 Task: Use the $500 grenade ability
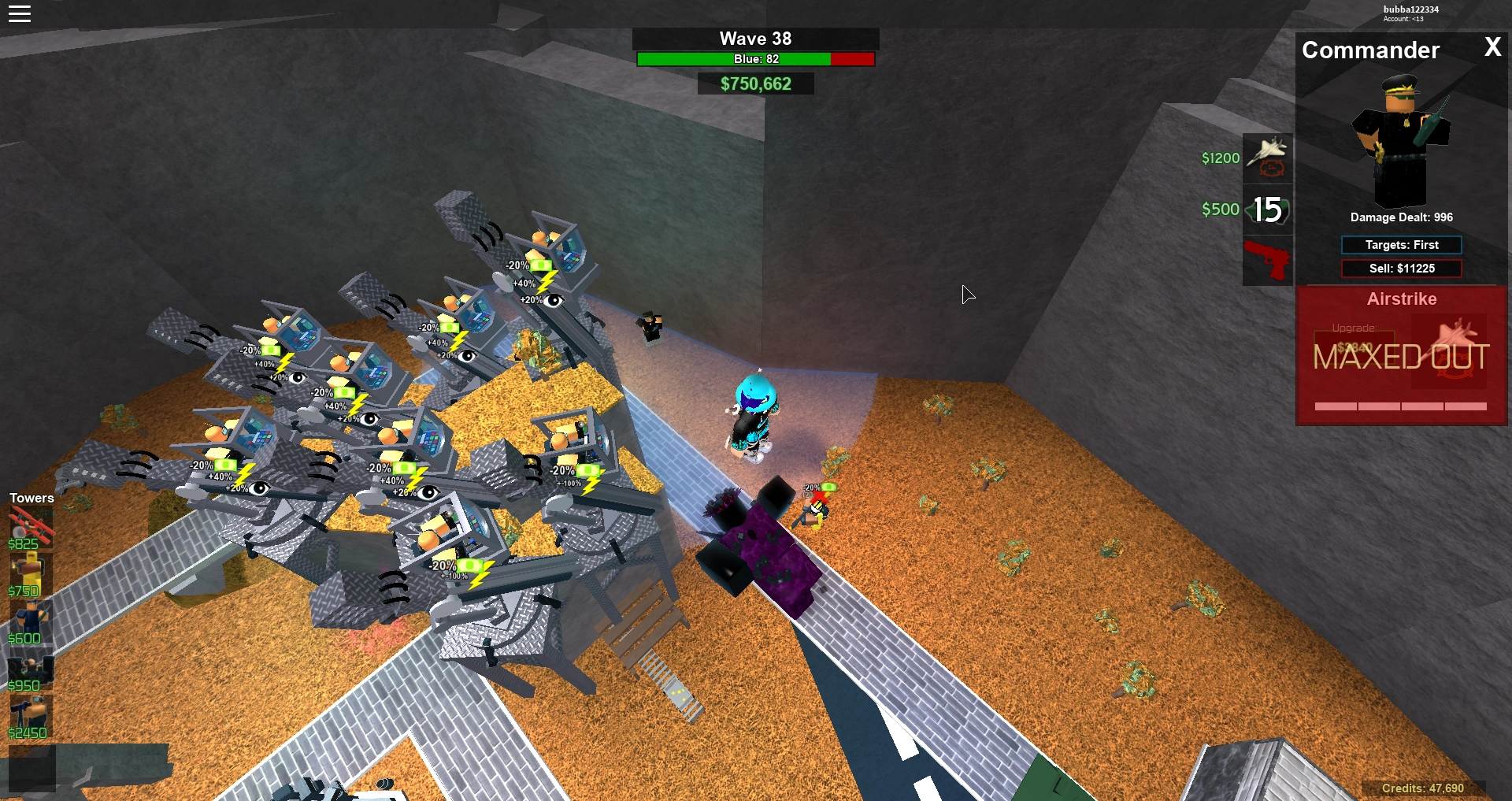(1267, 209)
